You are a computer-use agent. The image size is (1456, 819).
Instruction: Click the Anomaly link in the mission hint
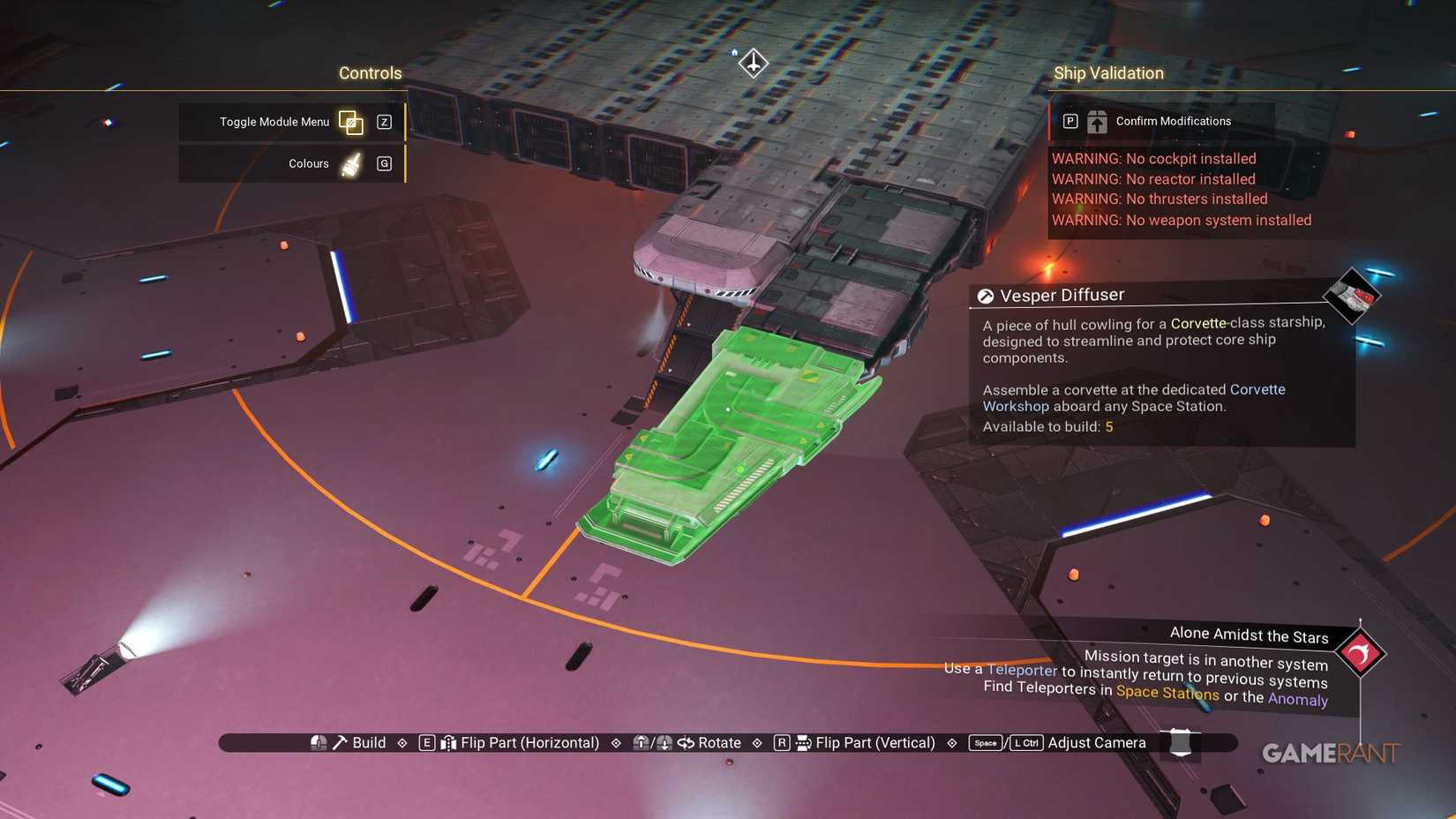point(1298,700)
